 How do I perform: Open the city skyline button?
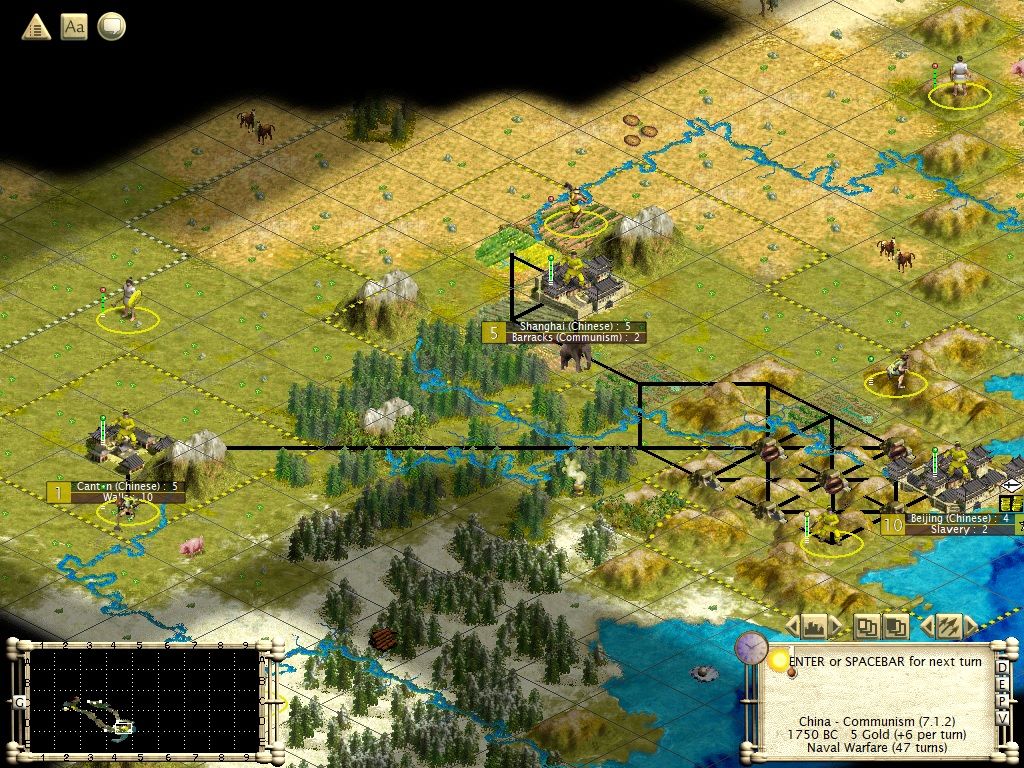point(814,627)
